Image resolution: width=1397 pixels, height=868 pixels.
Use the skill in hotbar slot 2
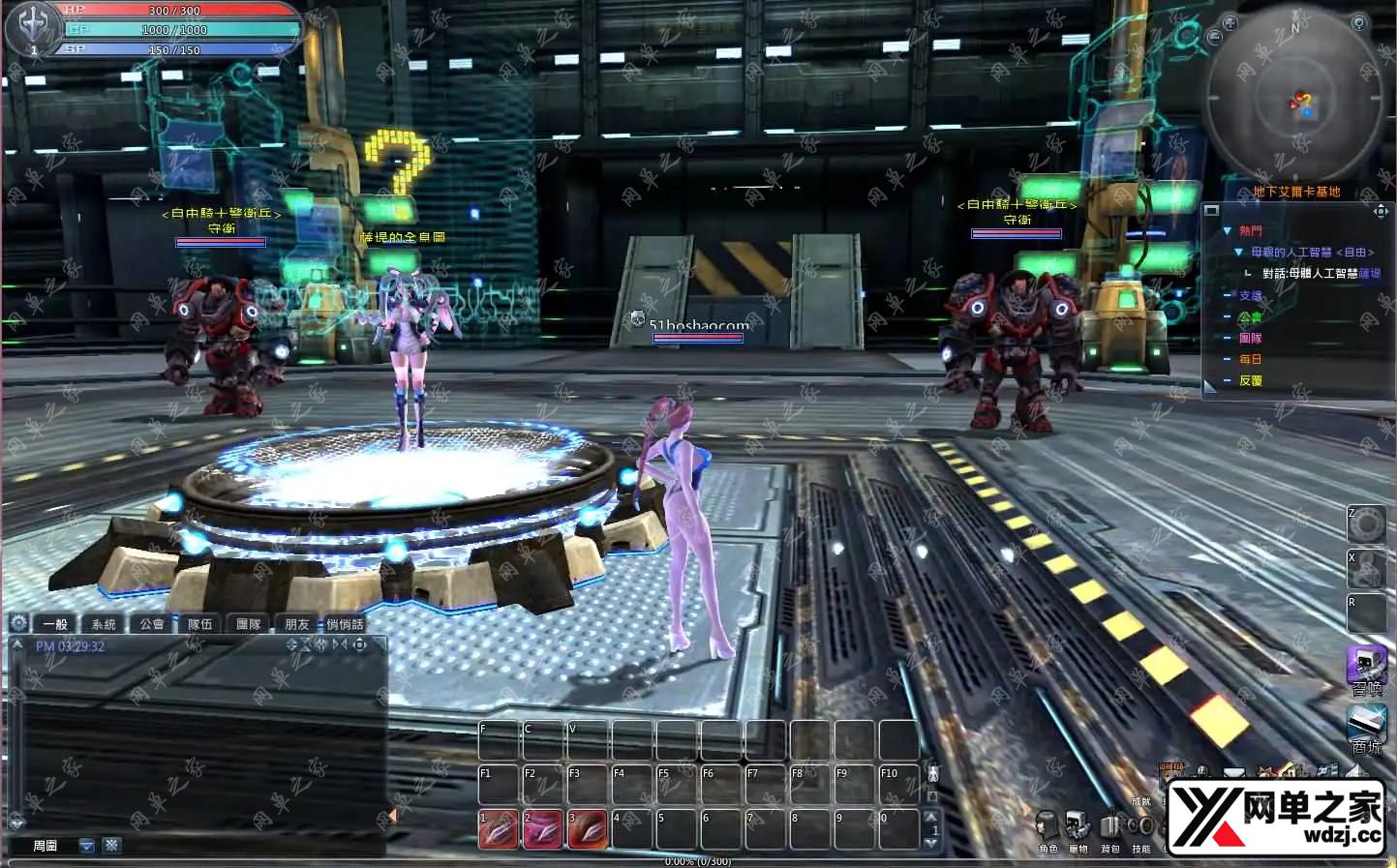[x=542, y=829]
